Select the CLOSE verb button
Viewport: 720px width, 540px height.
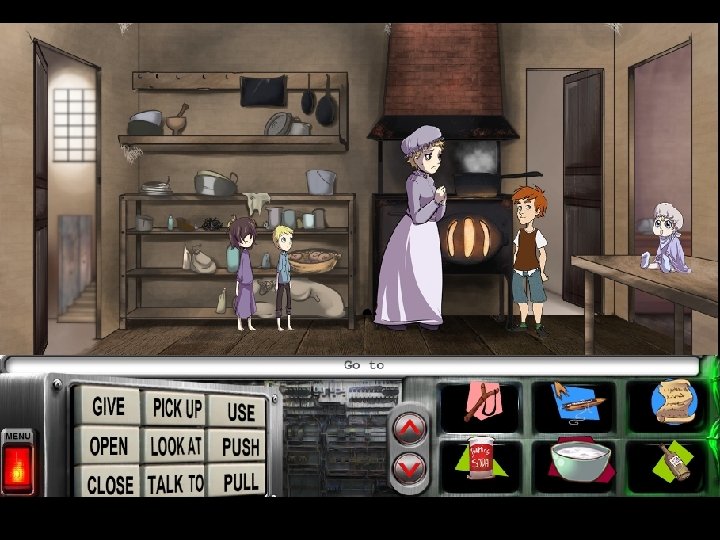pos(109,484)
